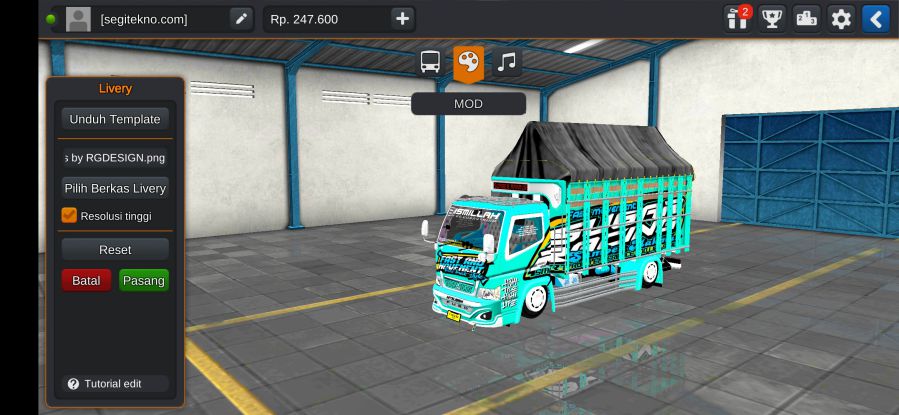Cancel with the red Batal button

click(86, 281)
